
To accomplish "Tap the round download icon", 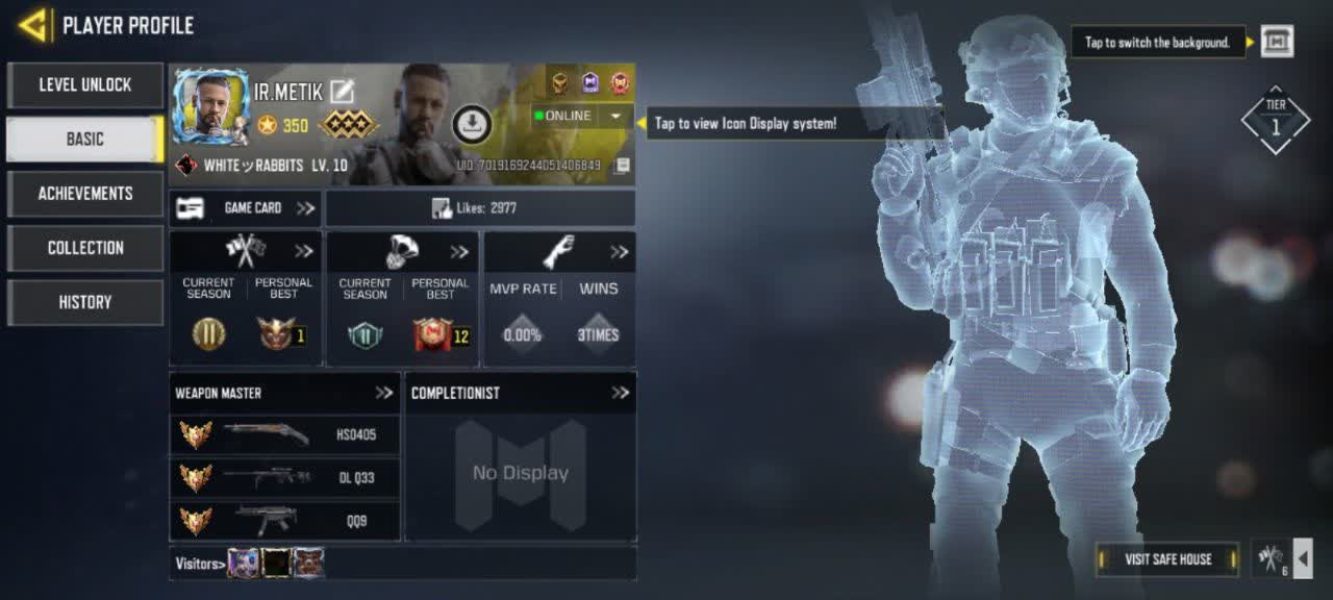I will (x=470, y=124).
